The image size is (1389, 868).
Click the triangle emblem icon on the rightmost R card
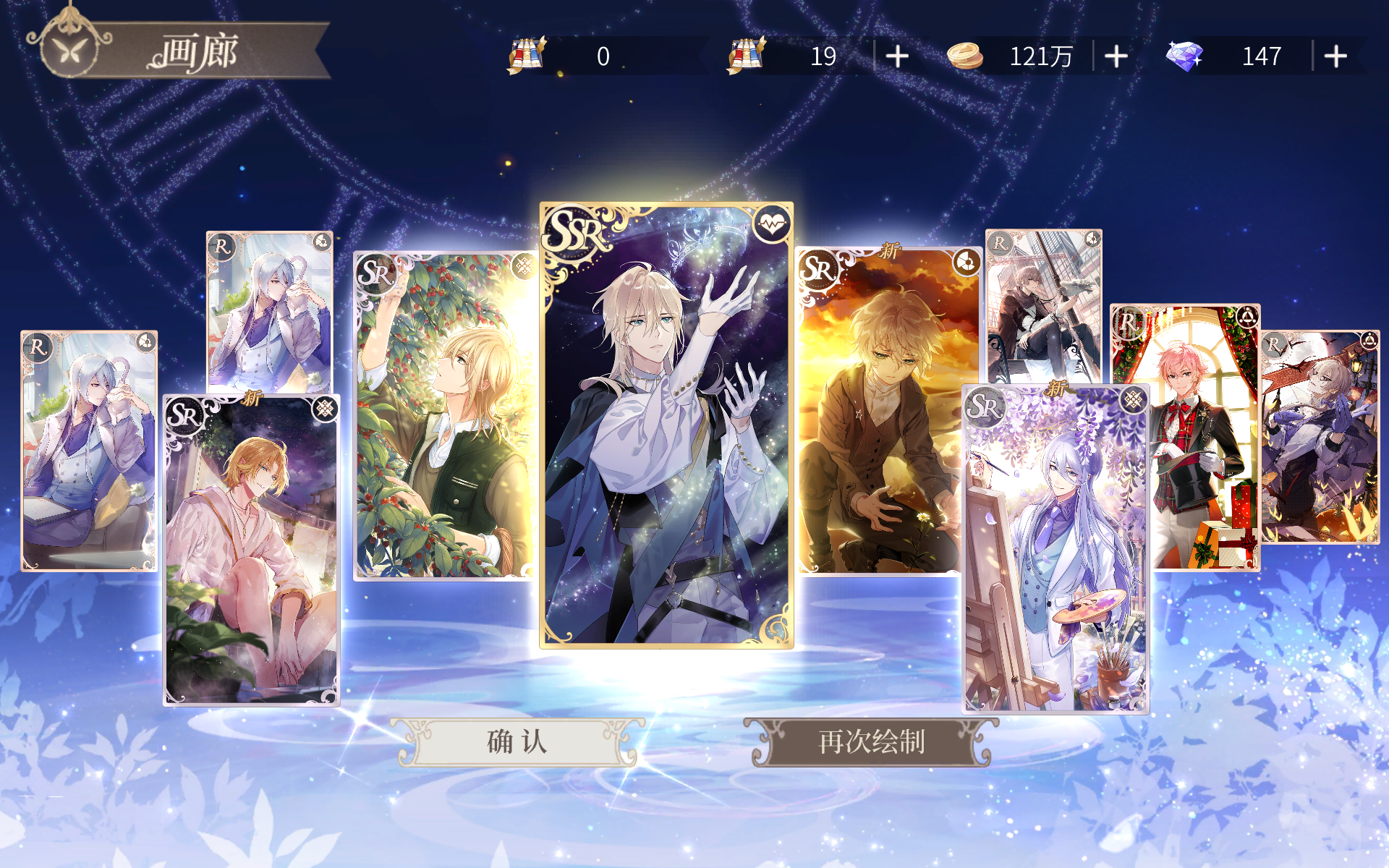tap(1371, 339)
